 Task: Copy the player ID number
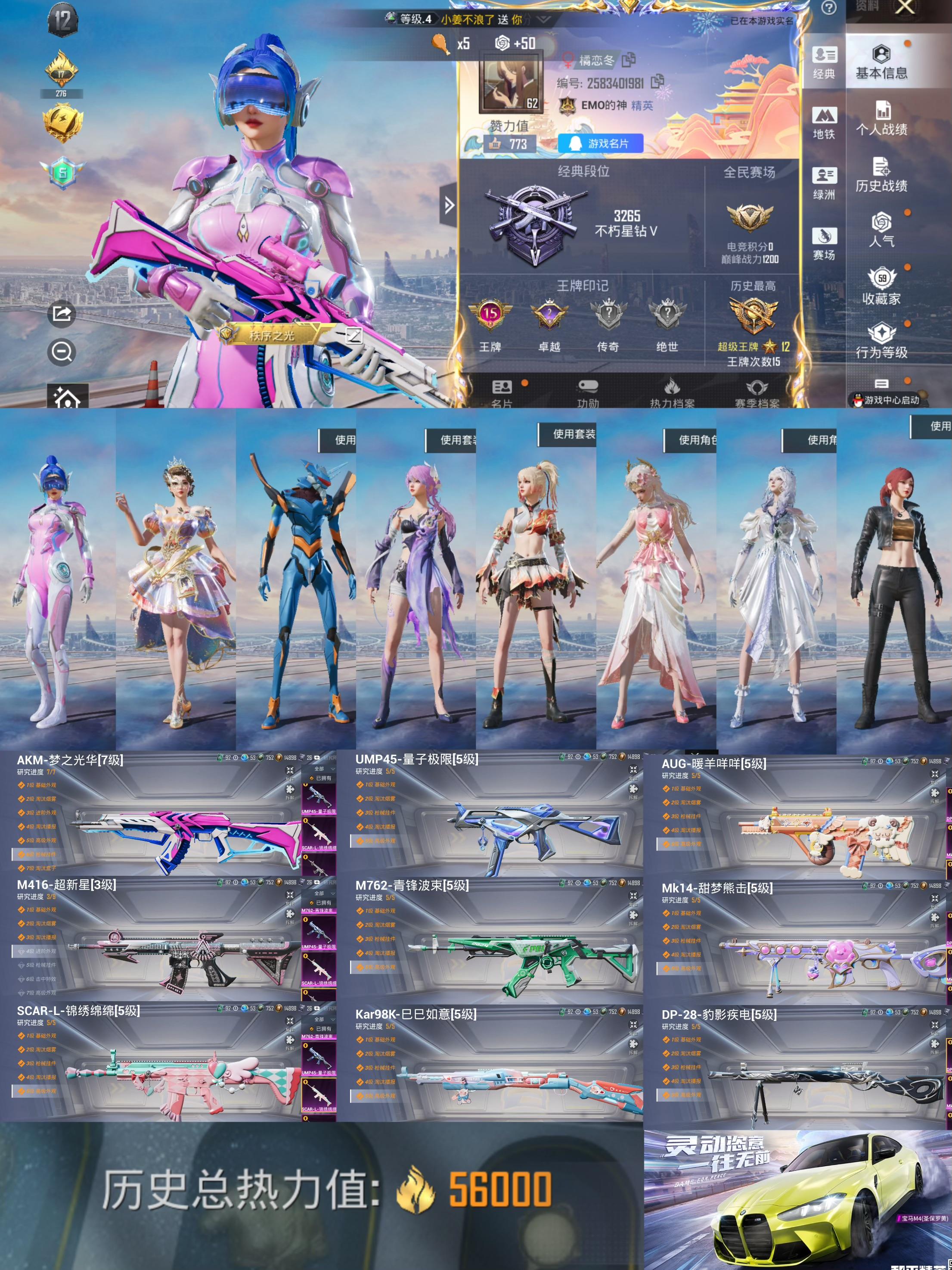coord(657,82)
